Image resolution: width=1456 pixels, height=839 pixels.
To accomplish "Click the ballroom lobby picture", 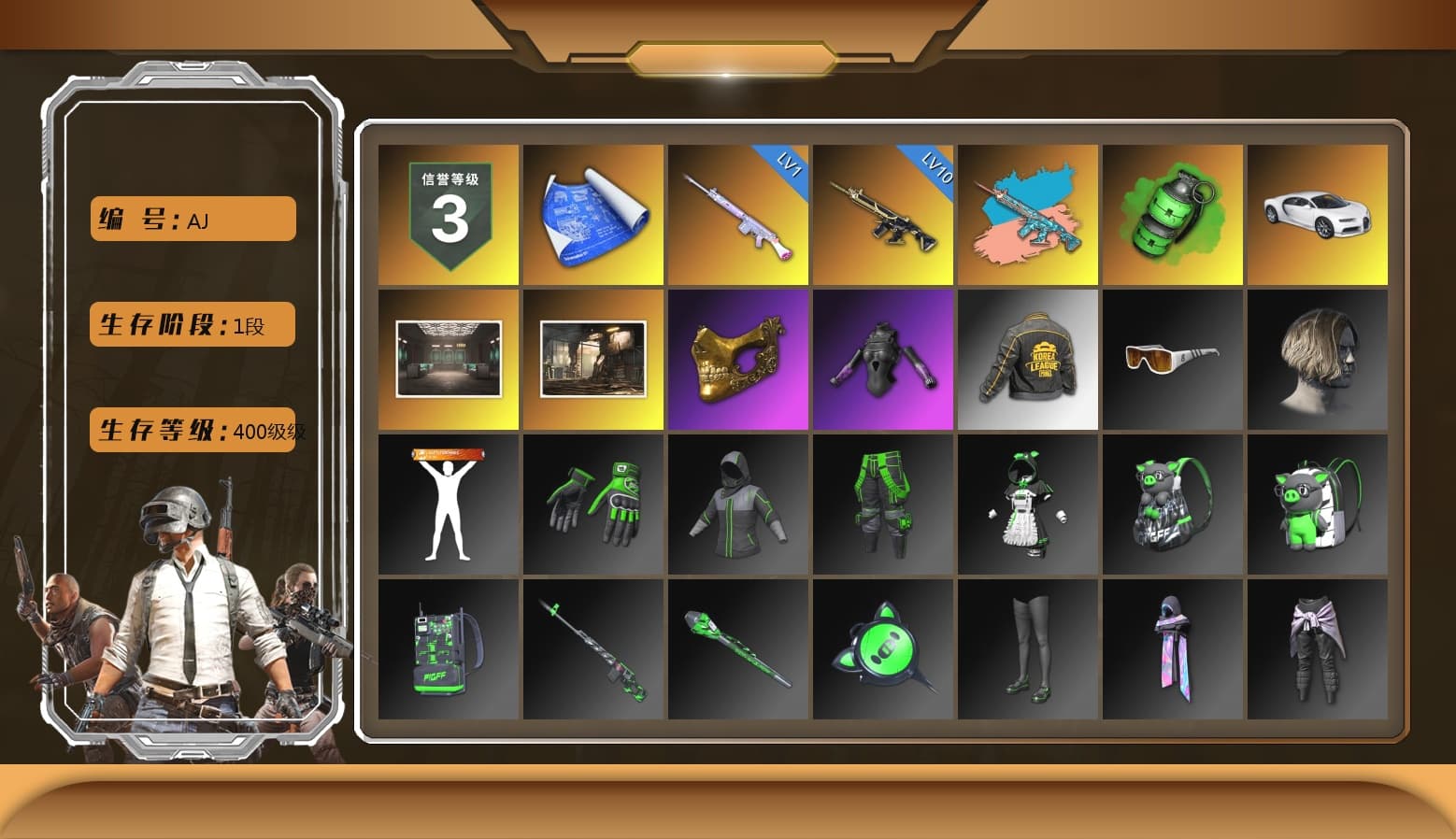I will coord(447,360).
